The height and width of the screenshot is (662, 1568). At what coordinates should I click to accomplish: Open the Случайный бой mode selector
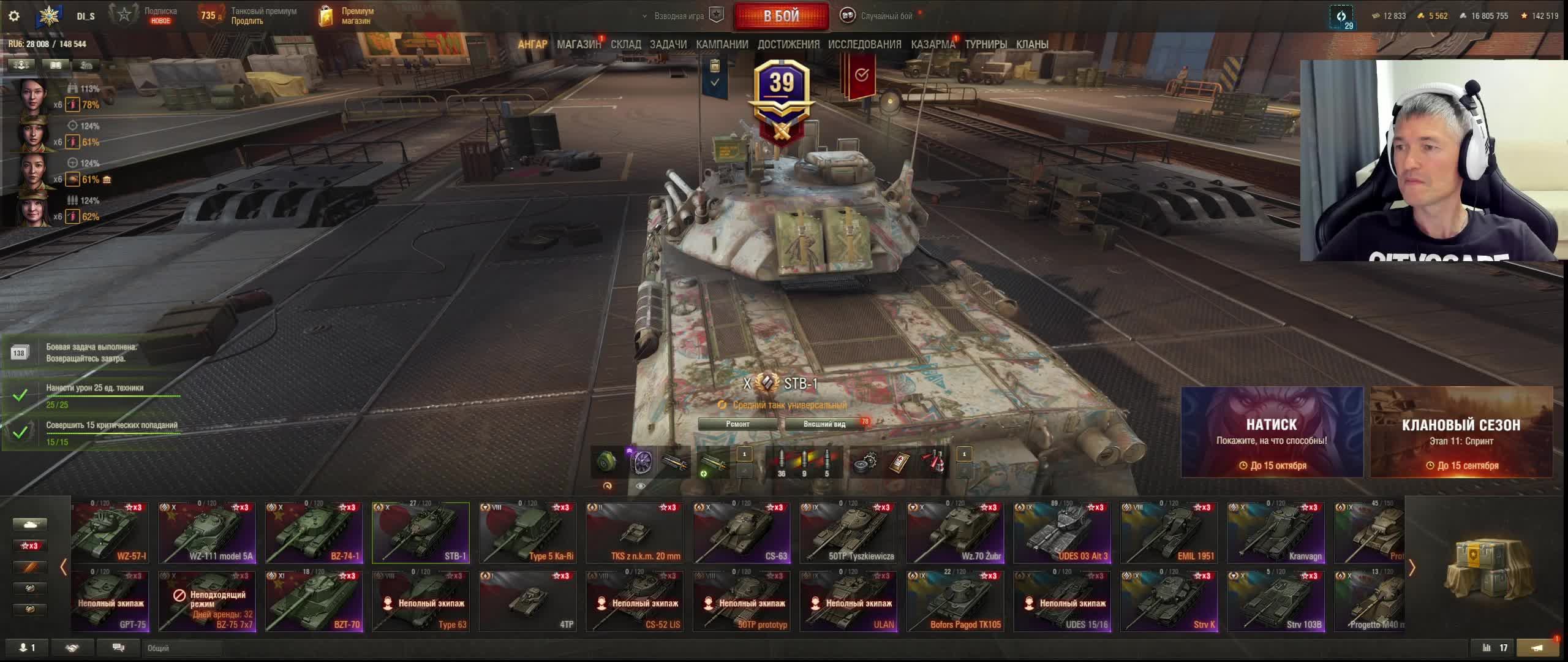coord(879,16)
